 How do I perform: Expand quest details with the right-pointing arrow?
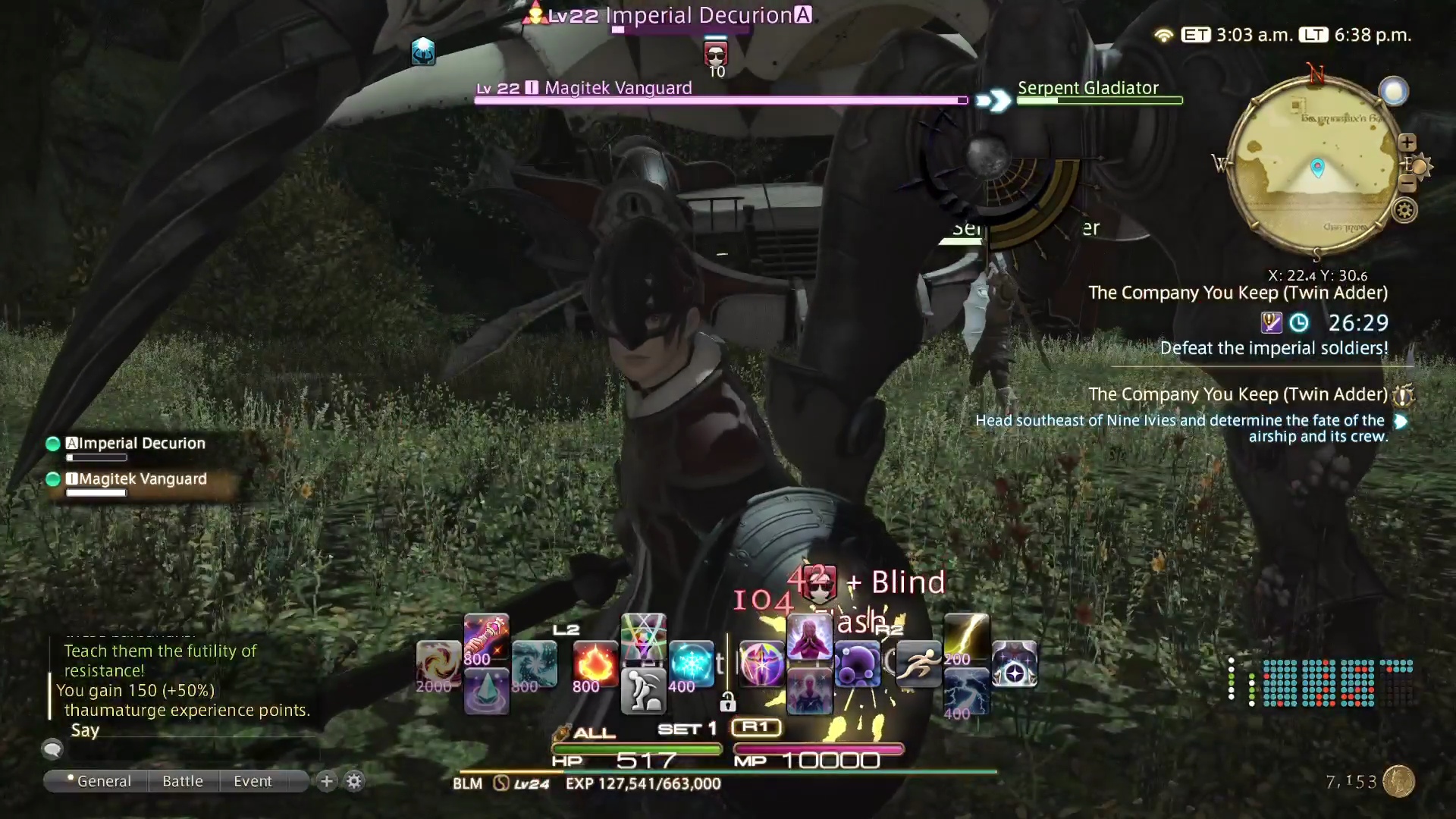click(1401, 422)
